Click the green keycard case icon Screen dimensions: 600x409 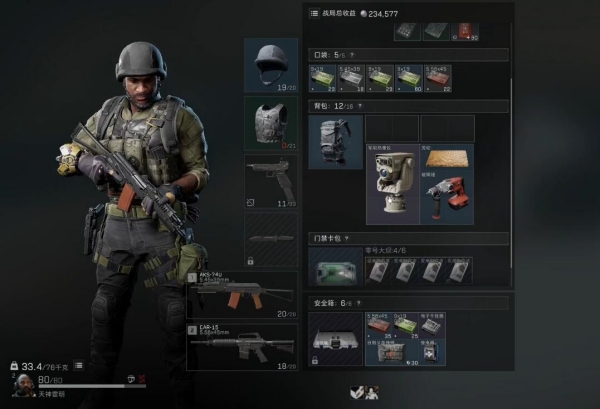point(336,267)
